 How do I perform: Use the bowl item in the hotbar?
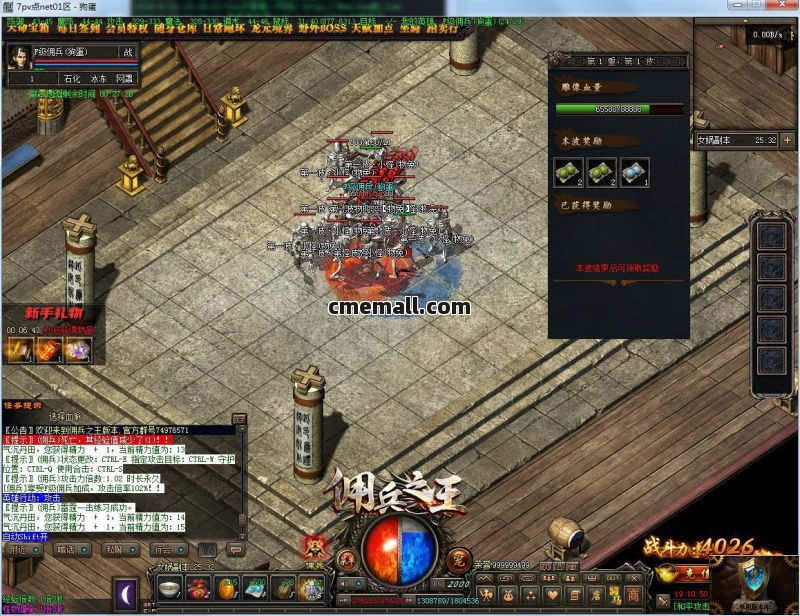pos(169,589)
